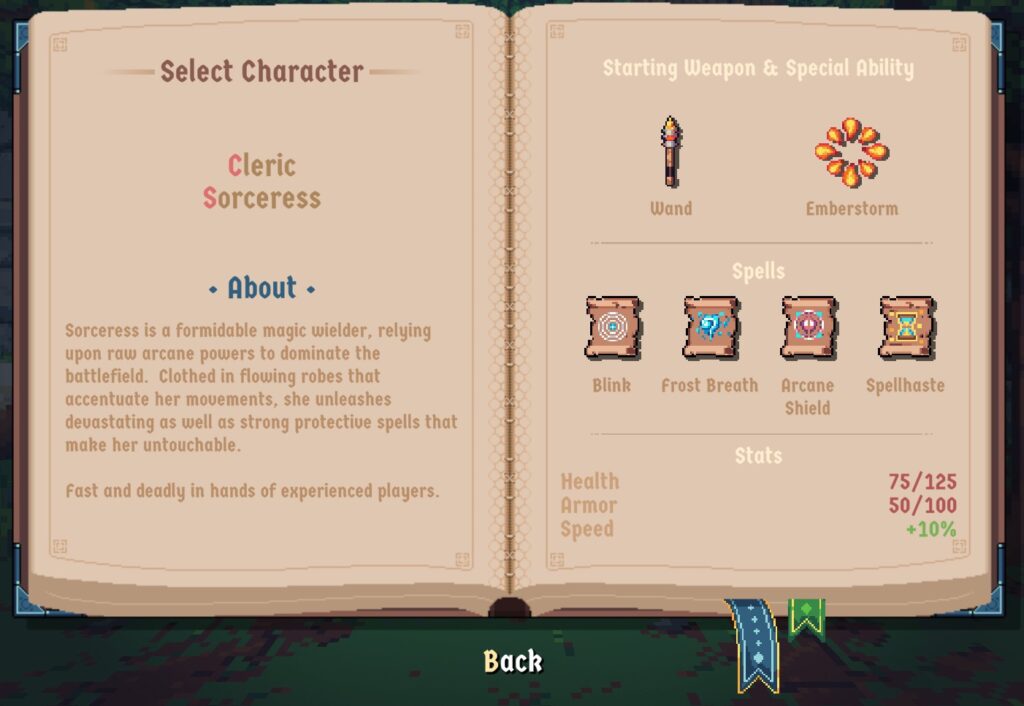
Task: Pick the Frost Breath spell scroll
Action: tap(710, 328)
